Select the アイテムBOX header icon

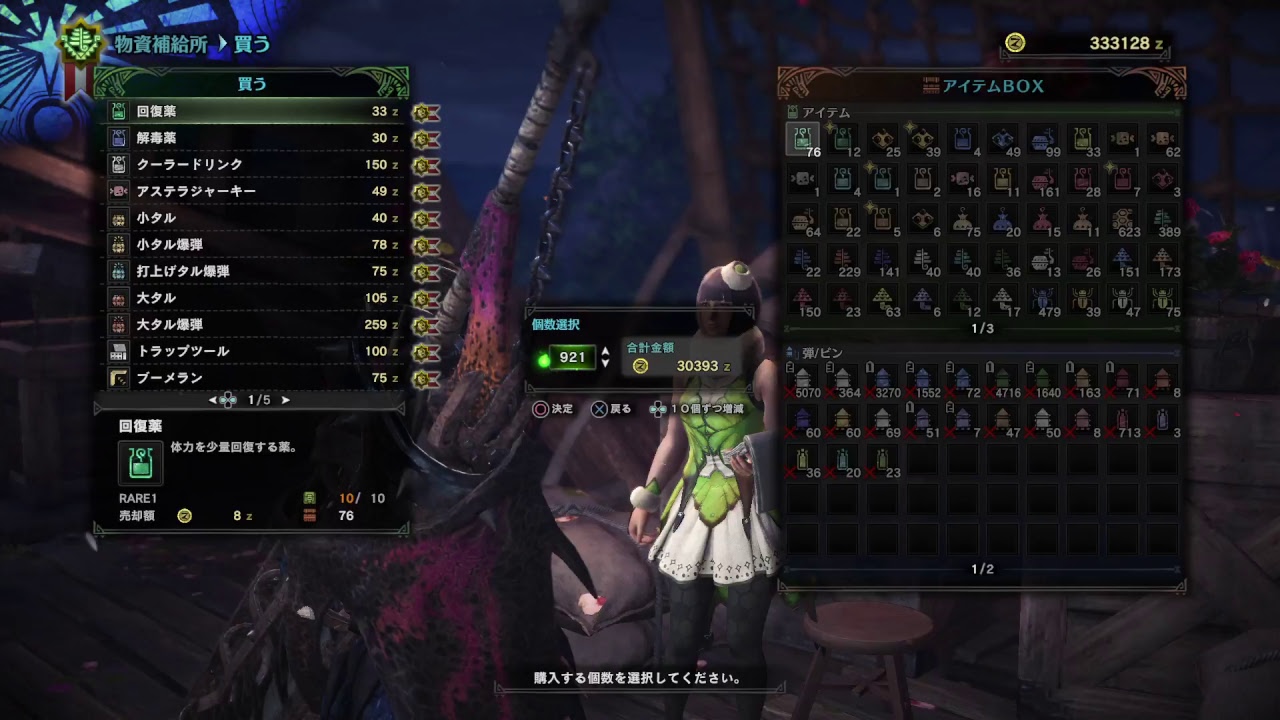(x=932, y=87)
